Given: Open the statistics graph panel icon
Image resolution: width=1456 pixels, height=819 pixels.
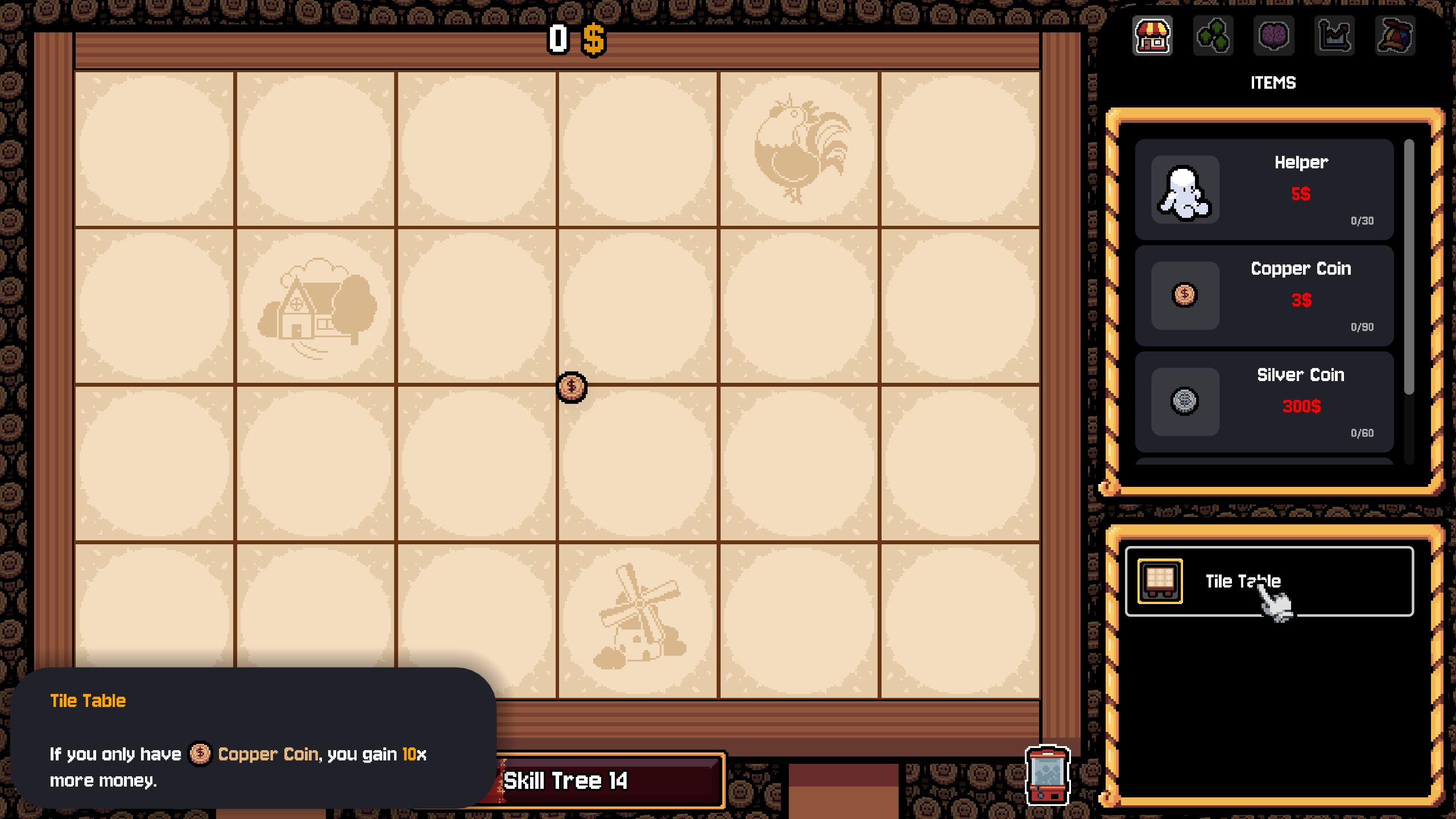Looking at the screenshot, I should pyautogui.click(x=1333, y=36).
